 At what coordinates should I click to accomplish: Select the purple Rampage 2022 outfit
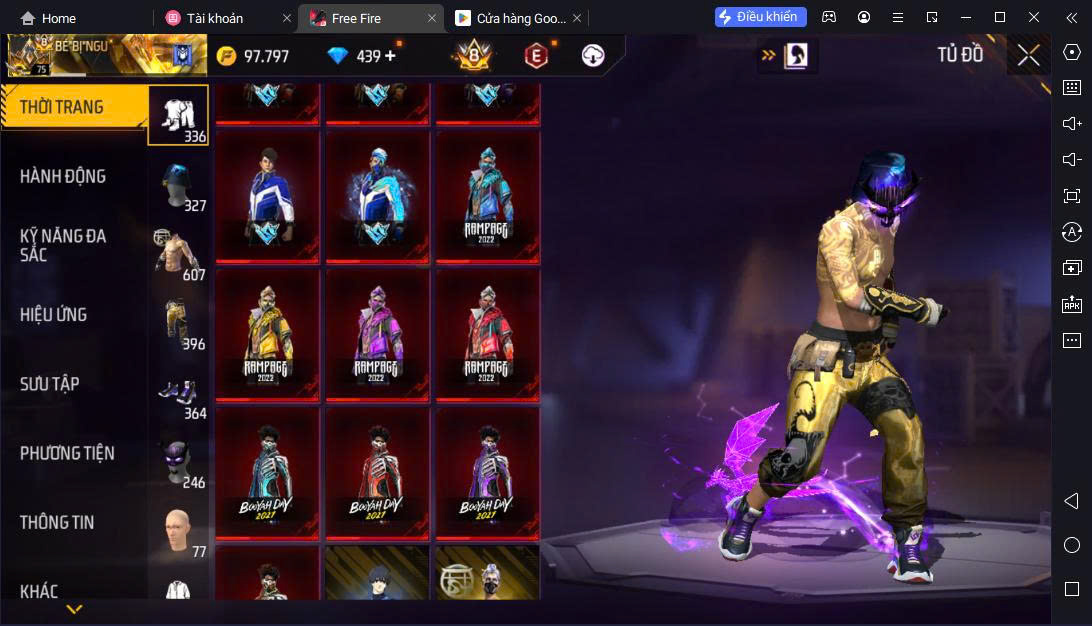click(x=377, y=334)
